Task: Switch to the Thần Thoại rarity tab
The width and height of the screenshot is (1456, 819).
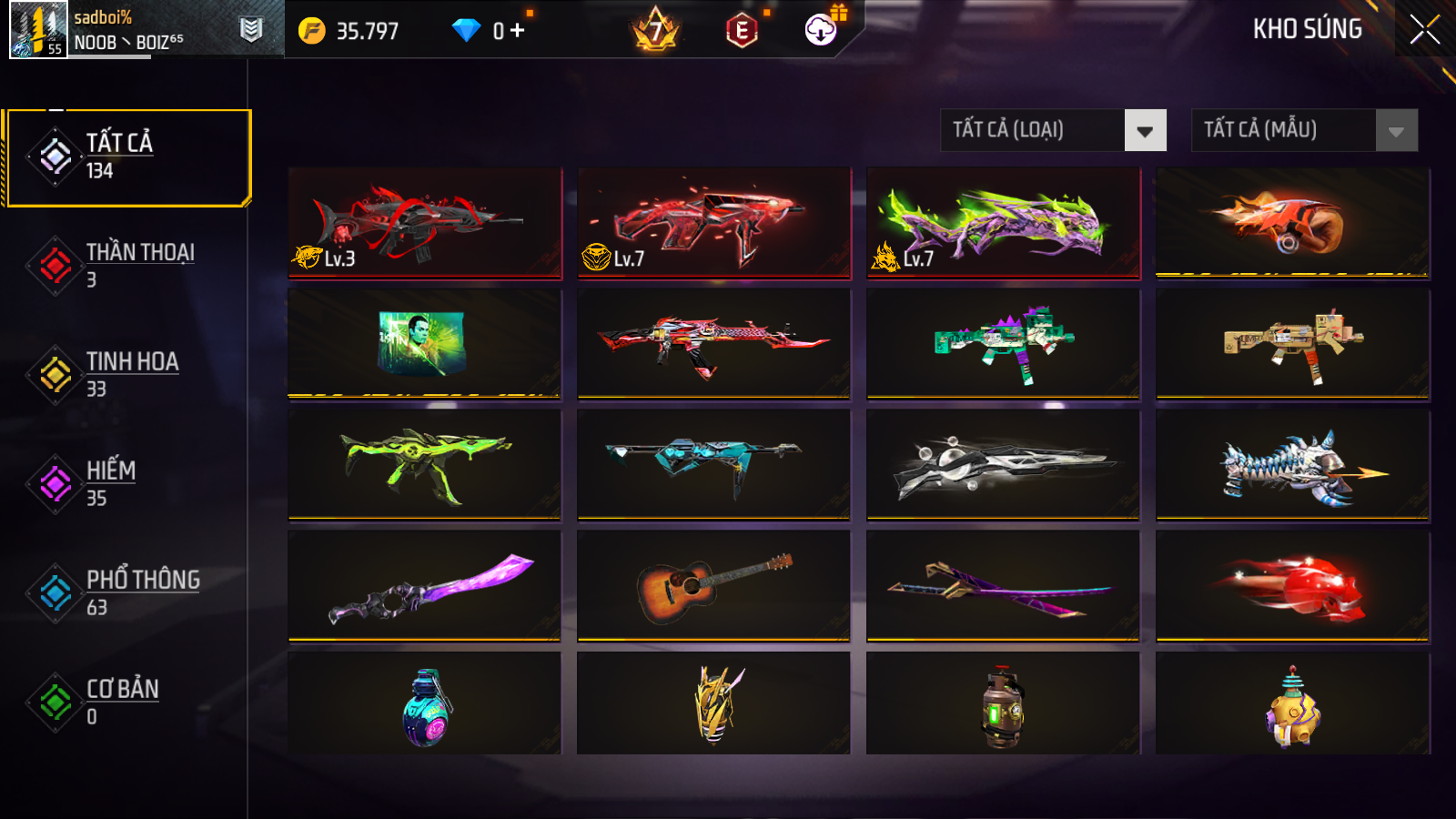Action: click(127, 265)
